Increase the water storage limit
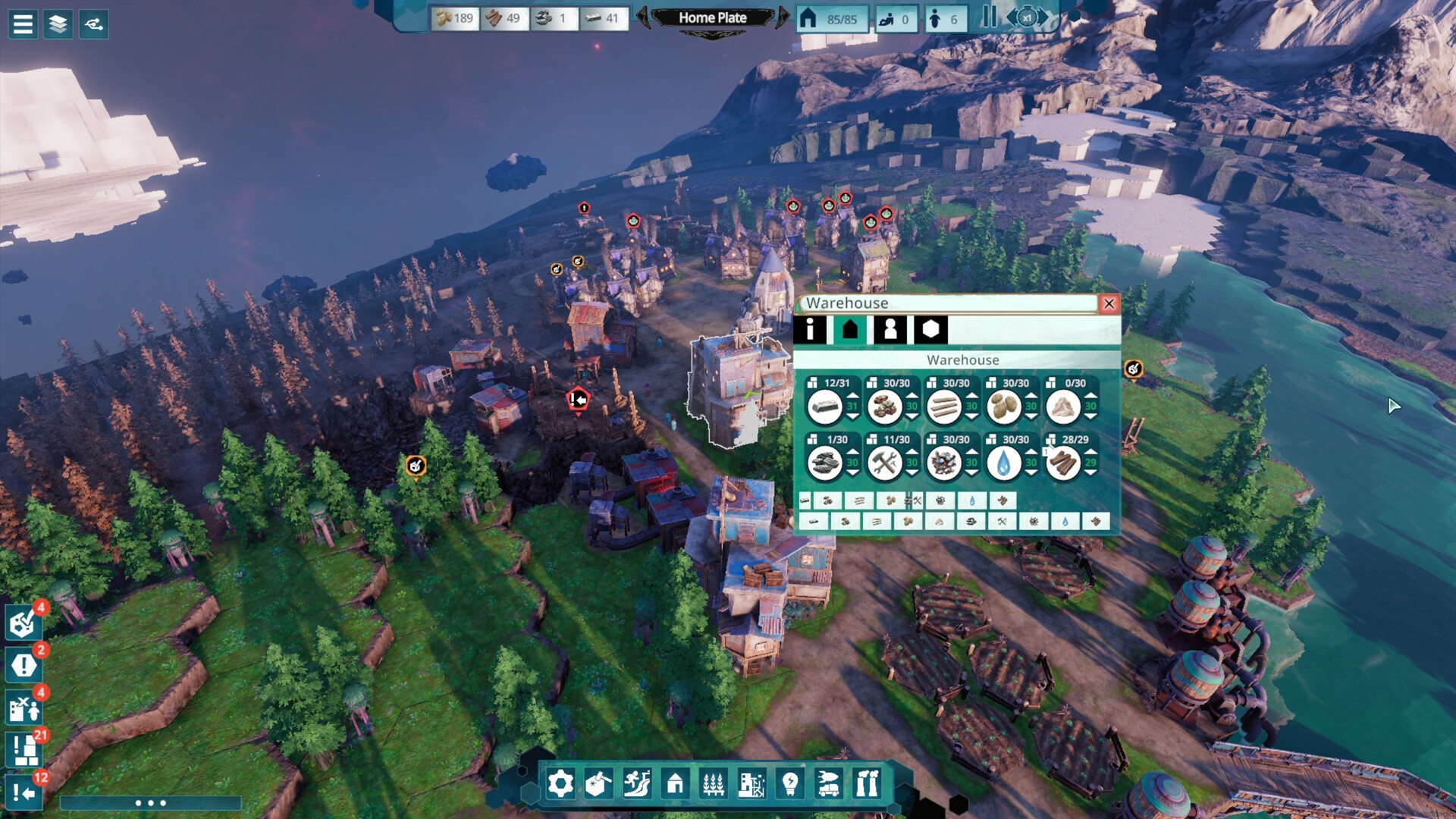The width and height of the screenshot is (1456, 819). point(1031,452)
